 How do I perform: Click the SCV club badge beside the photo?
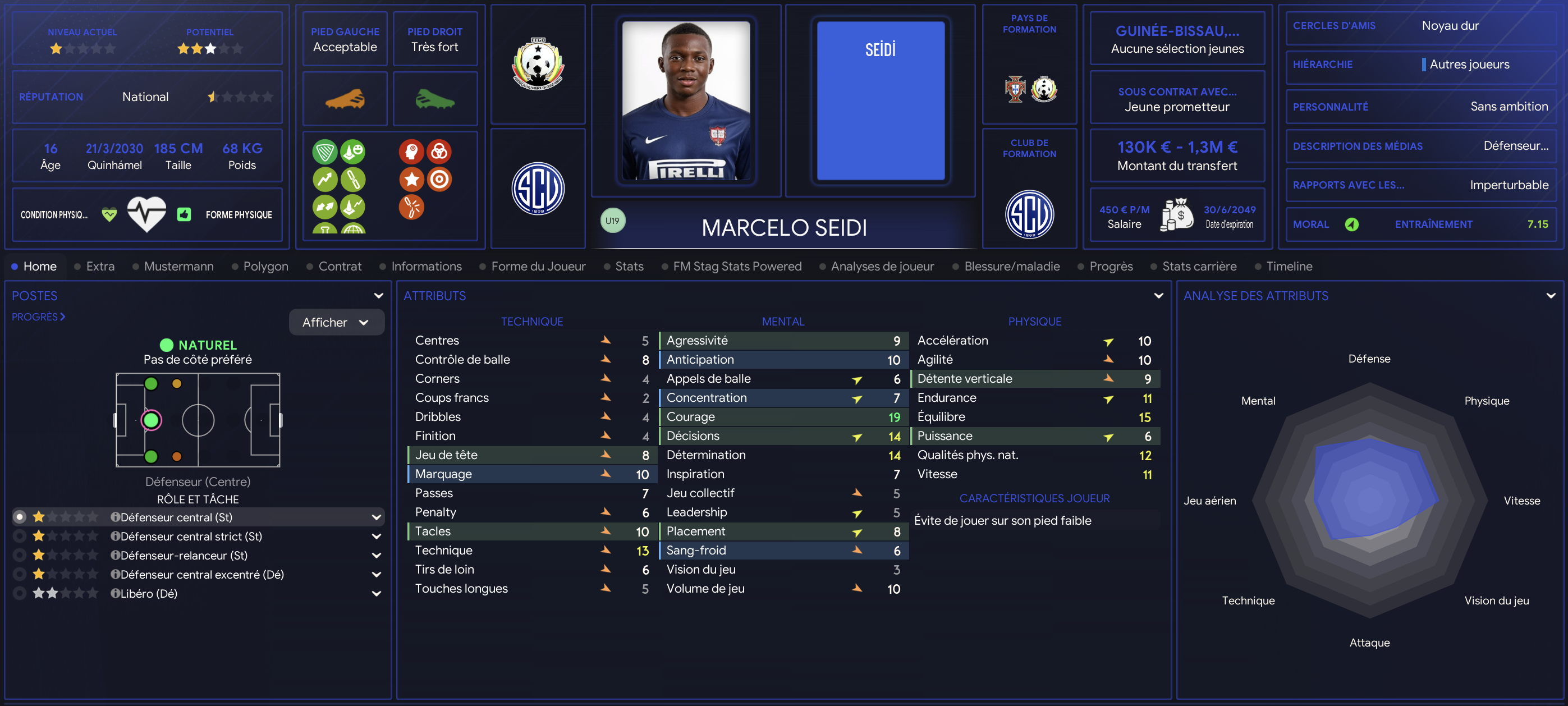pos(538,188)
